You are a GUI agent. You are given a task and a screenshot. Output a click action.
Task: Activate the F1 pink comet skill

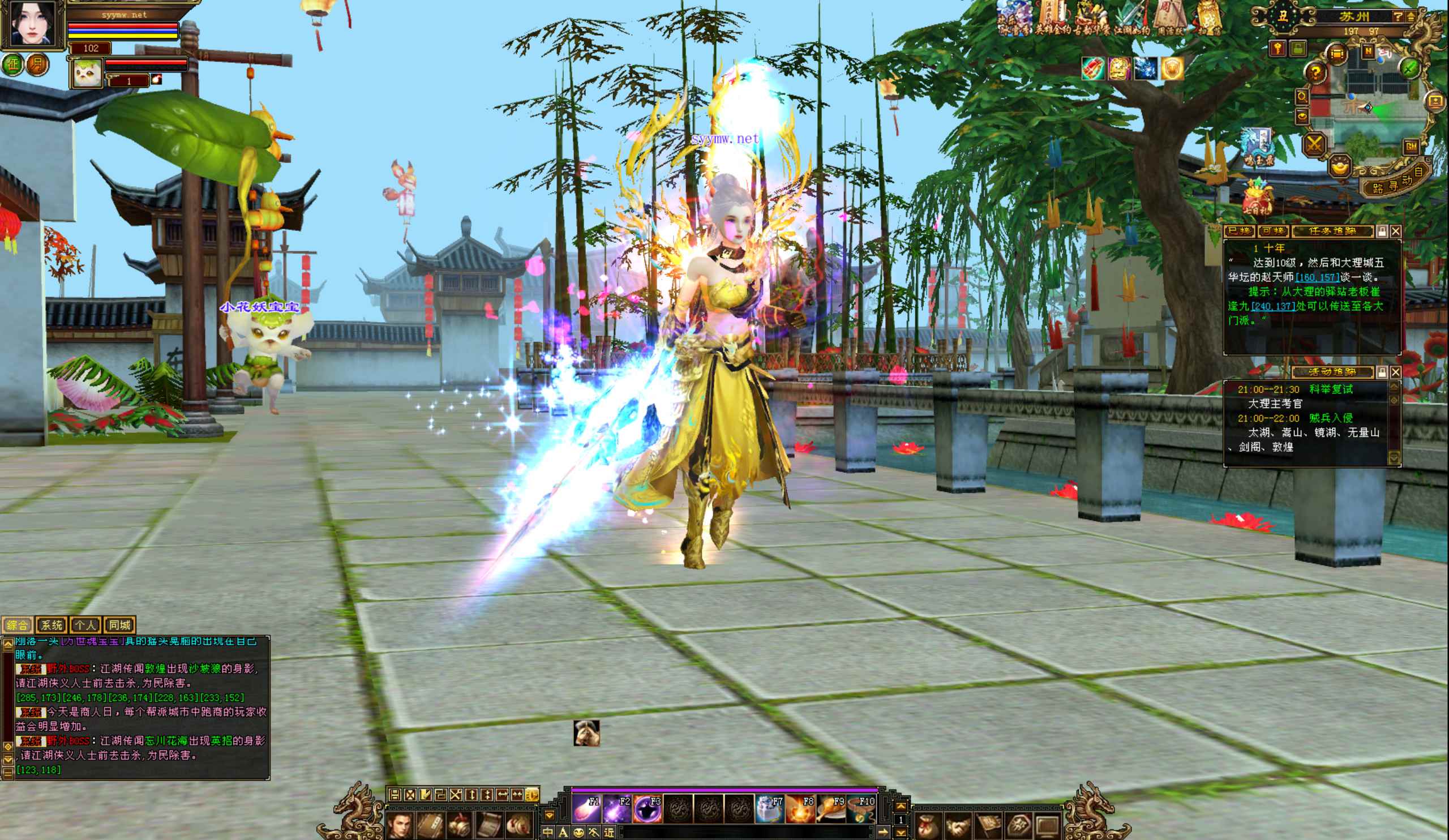click(x=586, y=809)
